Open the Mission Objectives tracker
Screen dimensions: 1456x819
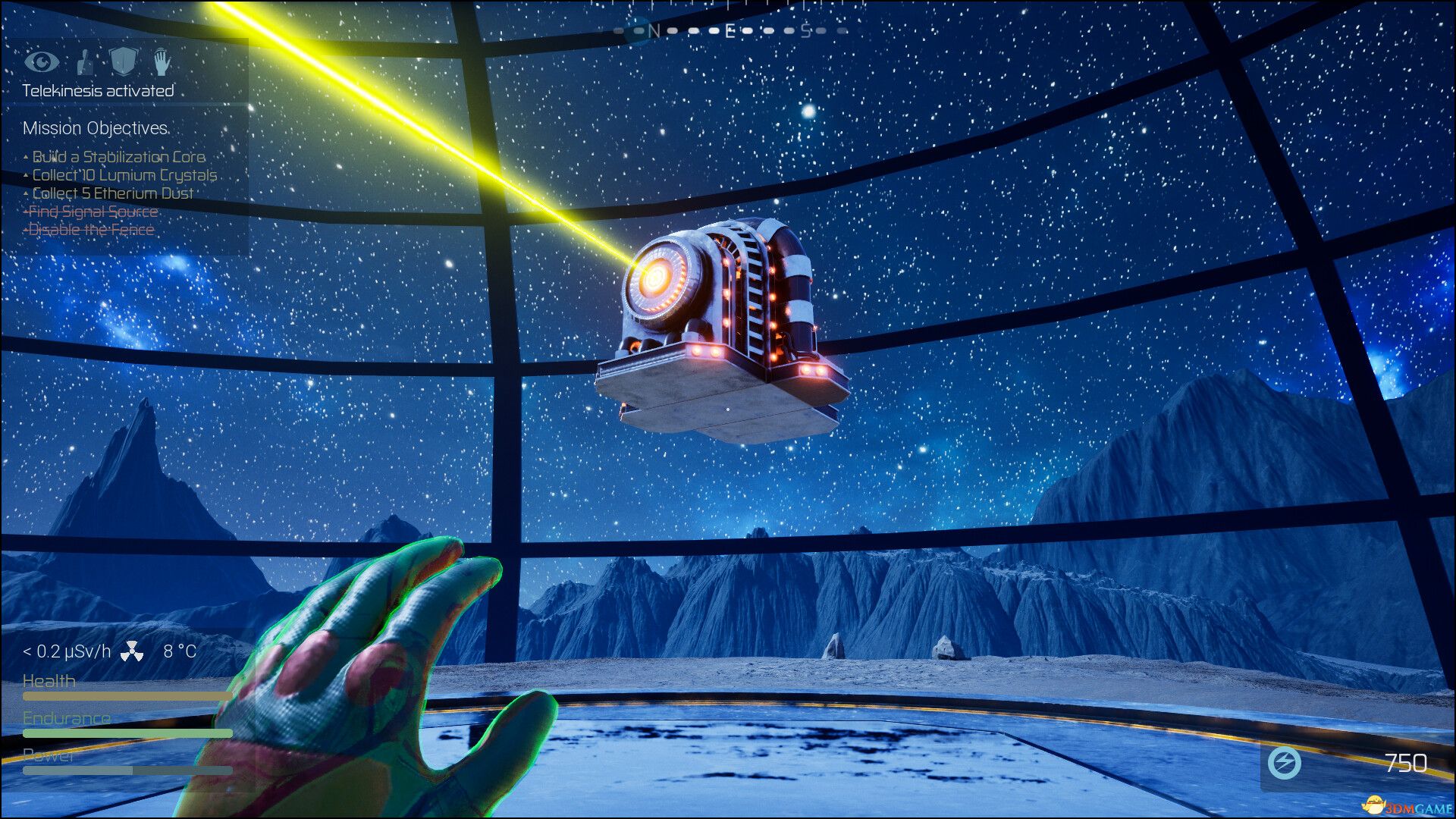click(96, 128)
